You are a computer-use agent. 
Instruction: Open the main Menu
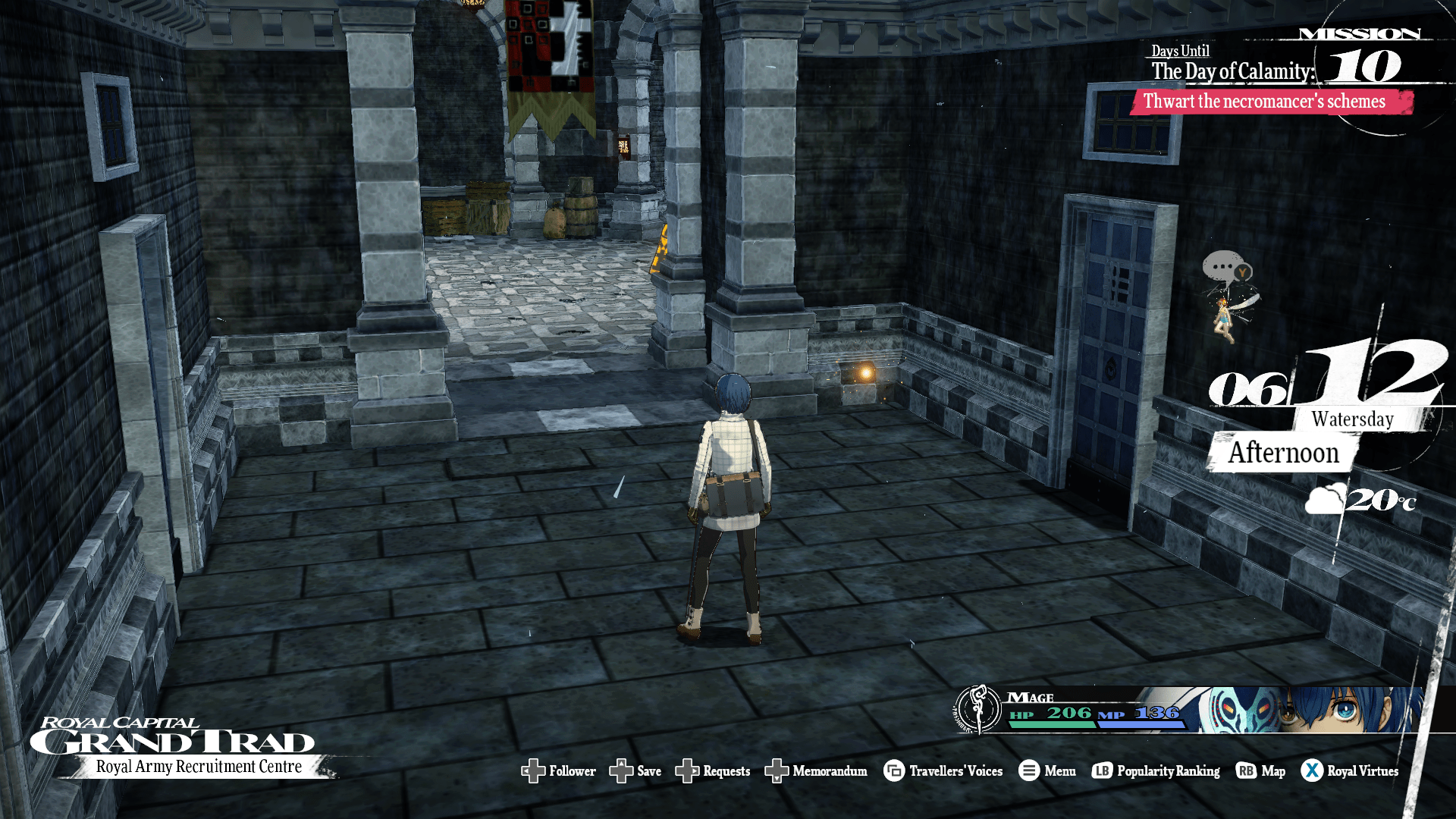(1047, 771)
